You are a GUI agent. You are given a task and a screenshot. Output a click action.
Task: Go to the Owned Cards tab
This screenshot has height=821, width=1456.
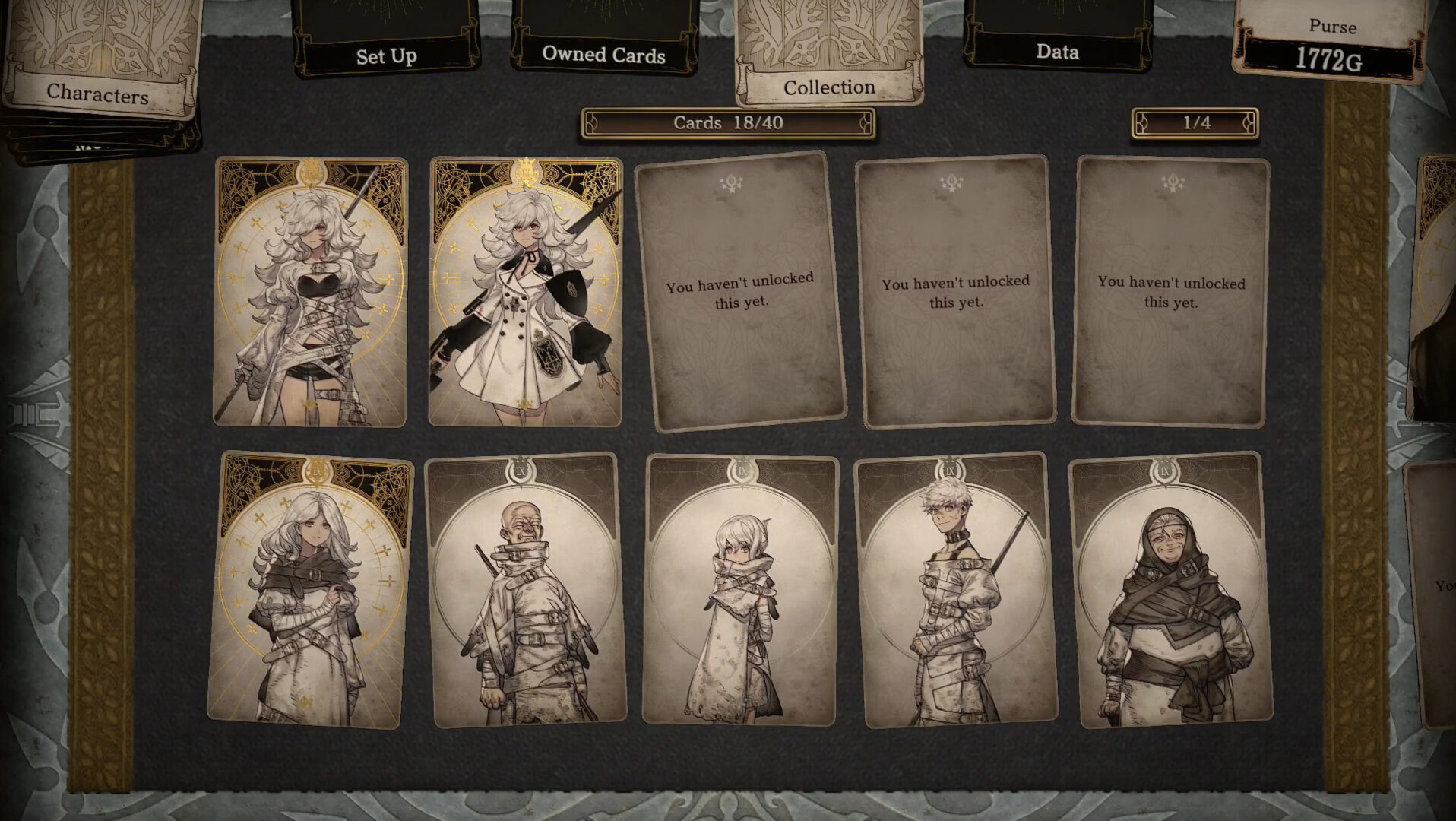click(603, 54)
